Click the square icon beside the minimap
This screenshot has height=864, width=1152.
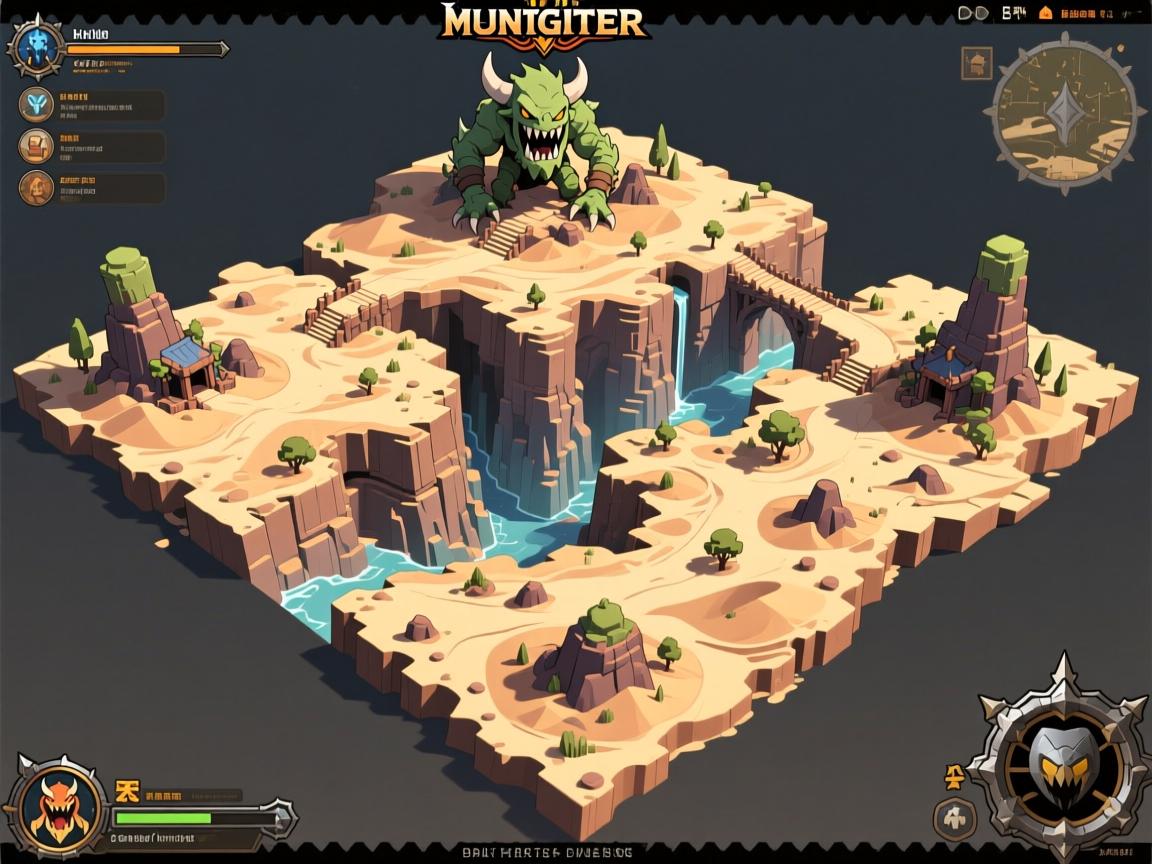click(x=976, y=63)
